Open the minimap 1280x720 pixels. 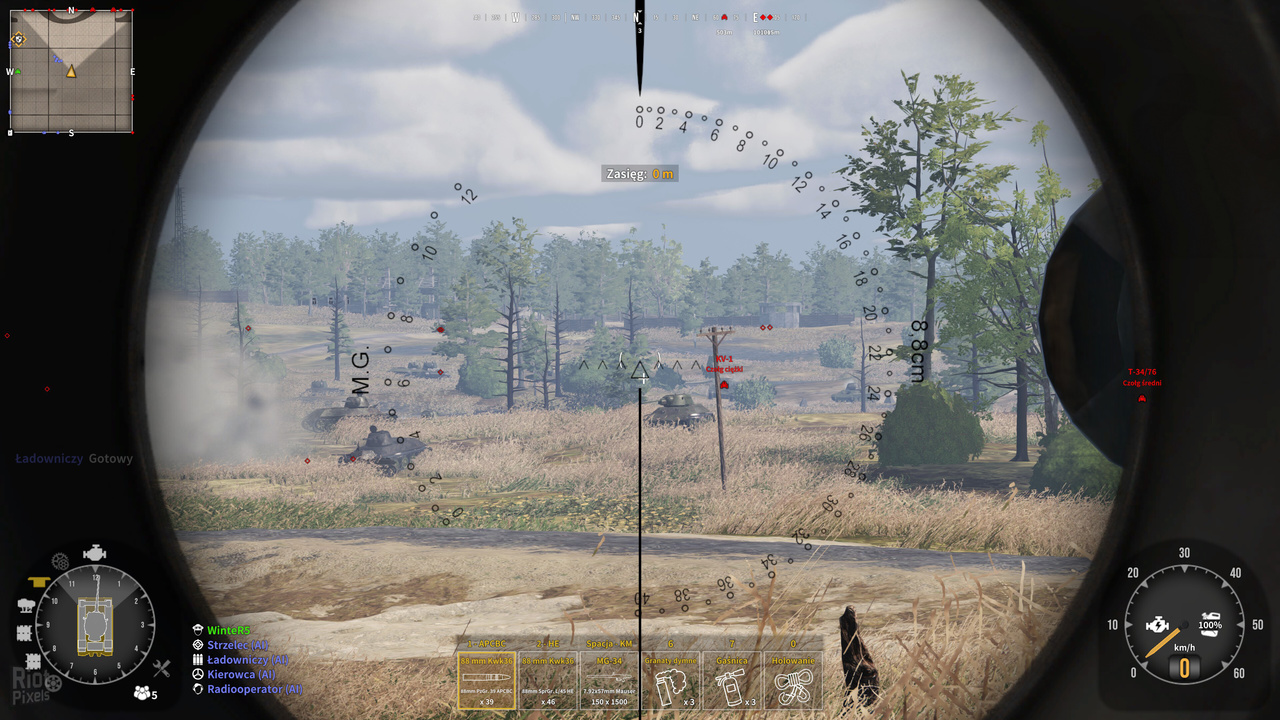71,71
